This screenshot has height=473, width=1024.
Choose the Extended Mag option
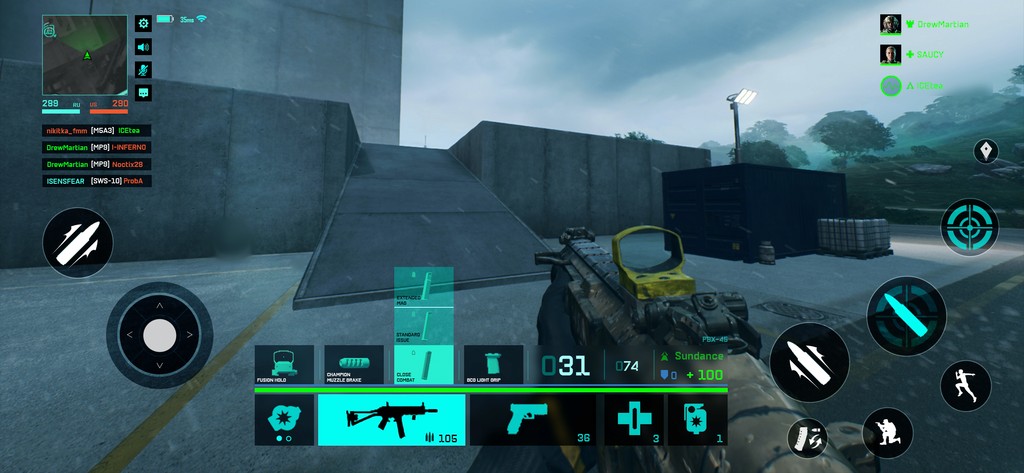(x=424, y=286)
